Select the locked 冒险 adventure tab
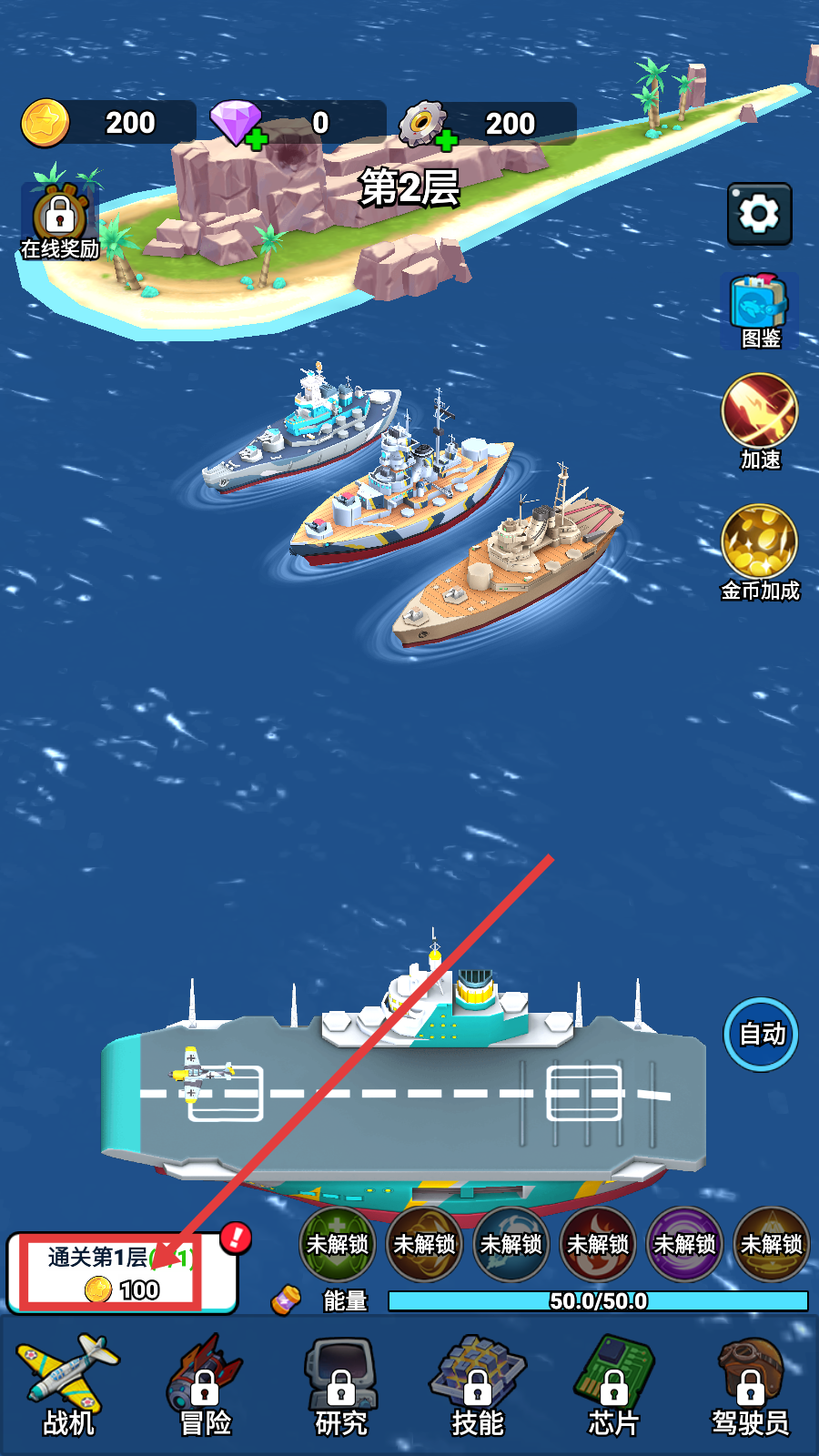The height and width of the screenshot is (1456, 819). point(205,1386)
